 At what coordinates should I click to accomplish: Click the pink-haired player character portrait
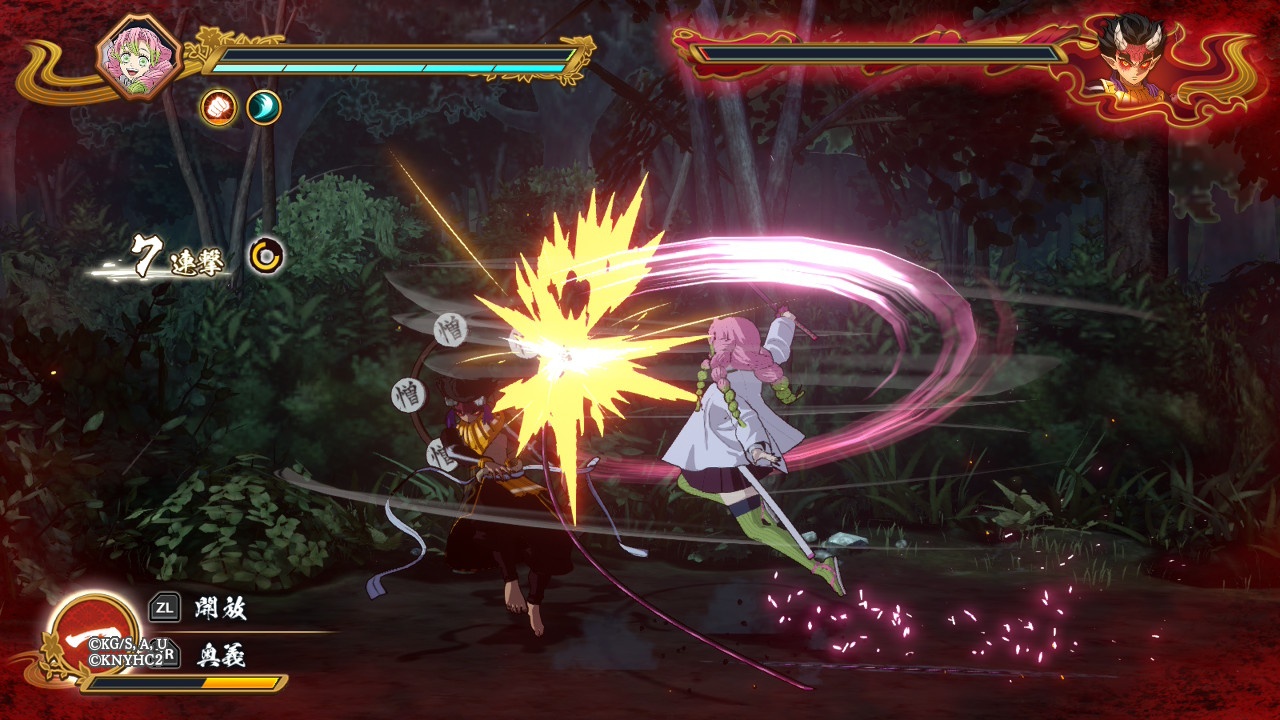coord(139,57)
